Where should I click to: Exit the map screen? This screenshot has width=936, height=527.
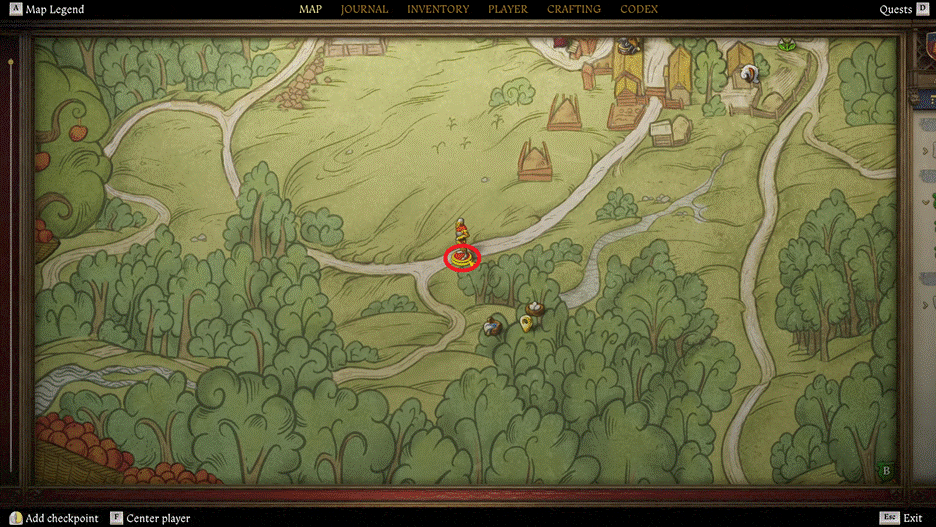pos(911,518)
